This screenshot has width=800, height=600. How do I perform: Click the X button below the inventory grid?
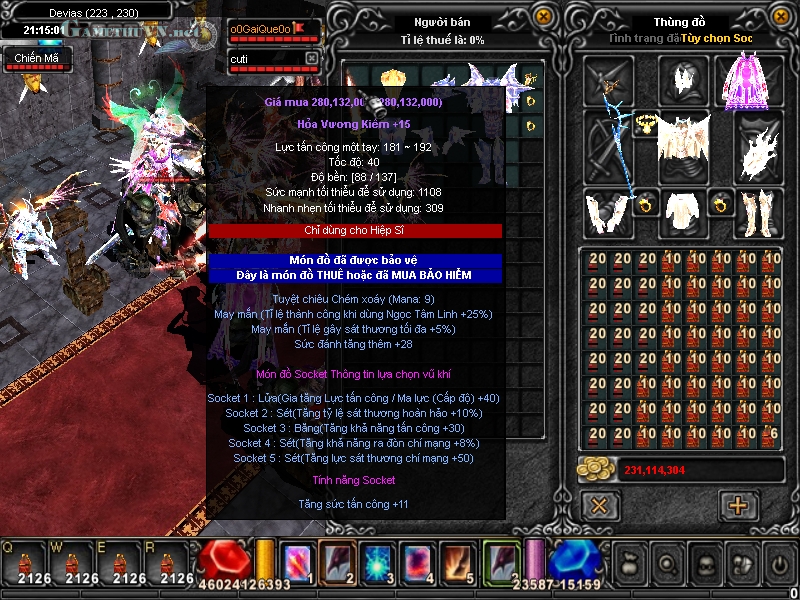tap(599, 505)
